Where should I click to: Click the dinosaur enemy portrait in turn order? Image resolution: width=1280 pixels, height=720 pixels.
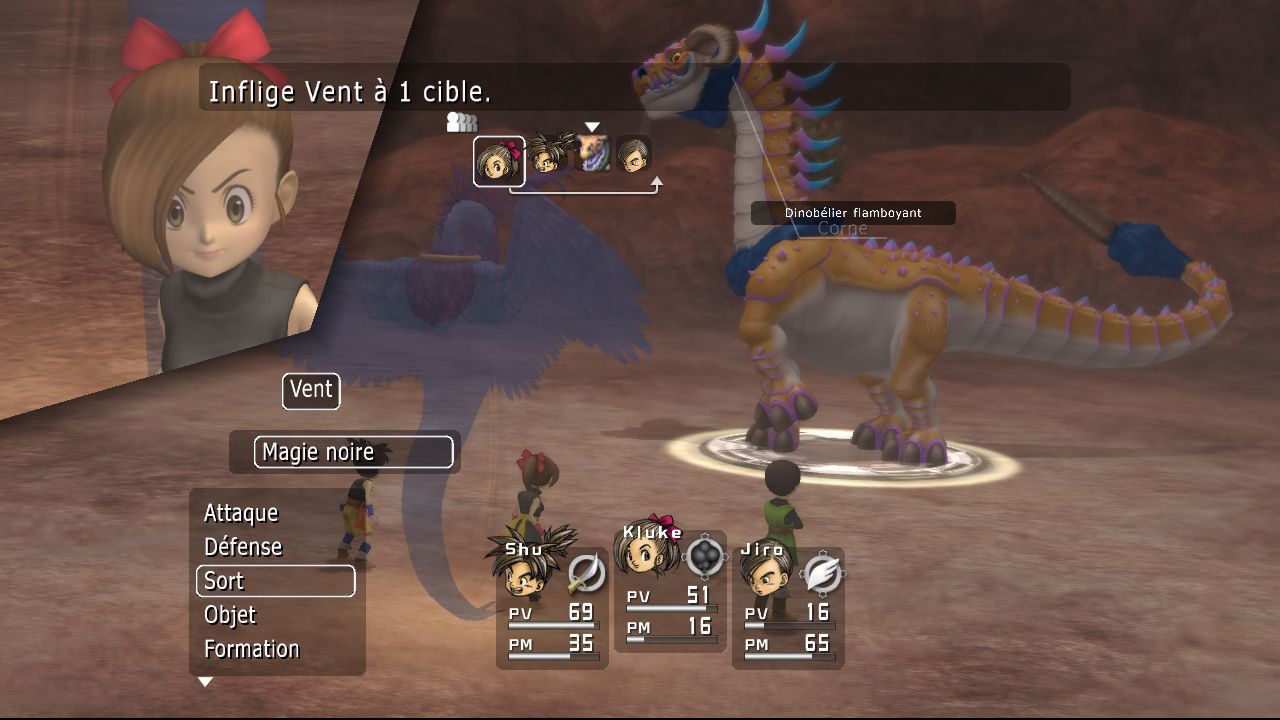(593, 154)
